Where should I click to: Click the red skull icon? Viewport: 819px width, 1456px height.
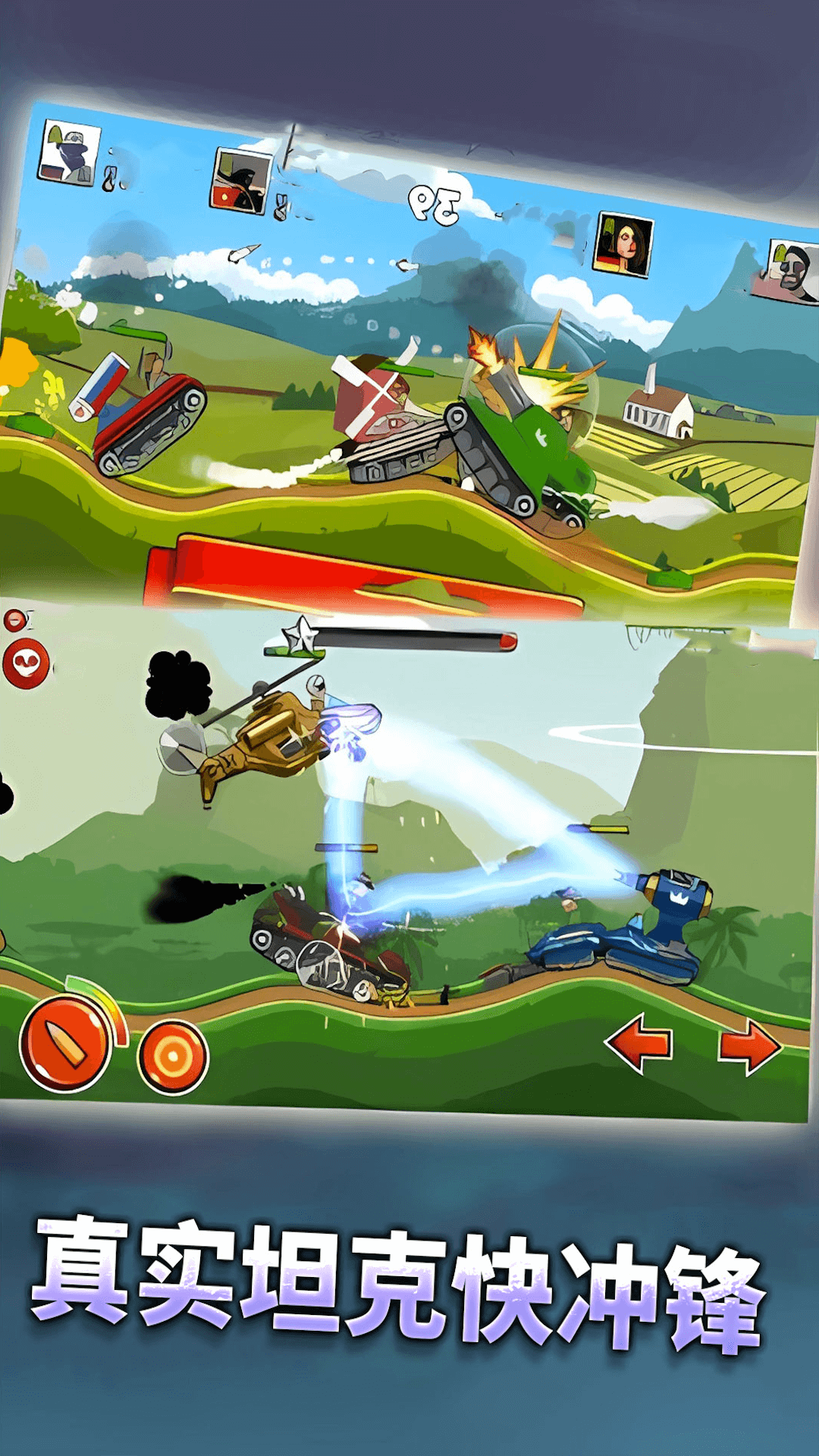pyautogui.click(x=27, y=664)
